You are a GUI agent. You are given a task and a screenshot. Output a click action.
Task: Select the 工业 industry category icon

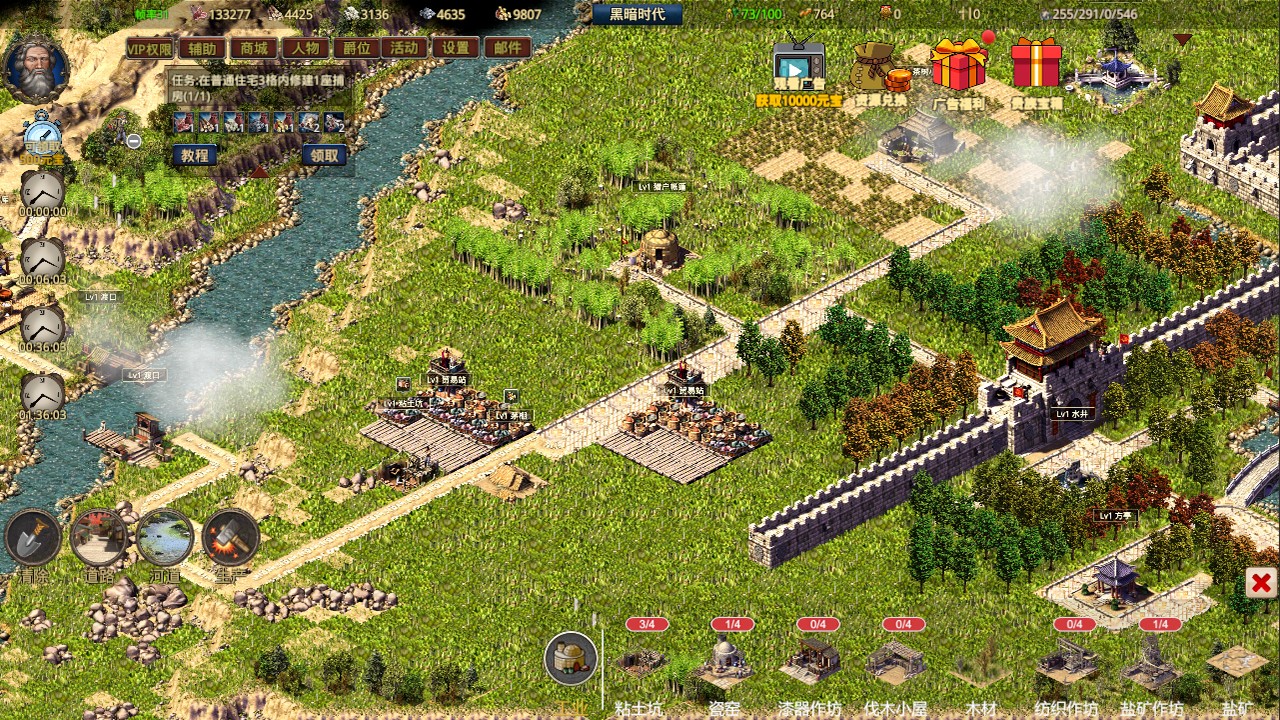(571, 659)
